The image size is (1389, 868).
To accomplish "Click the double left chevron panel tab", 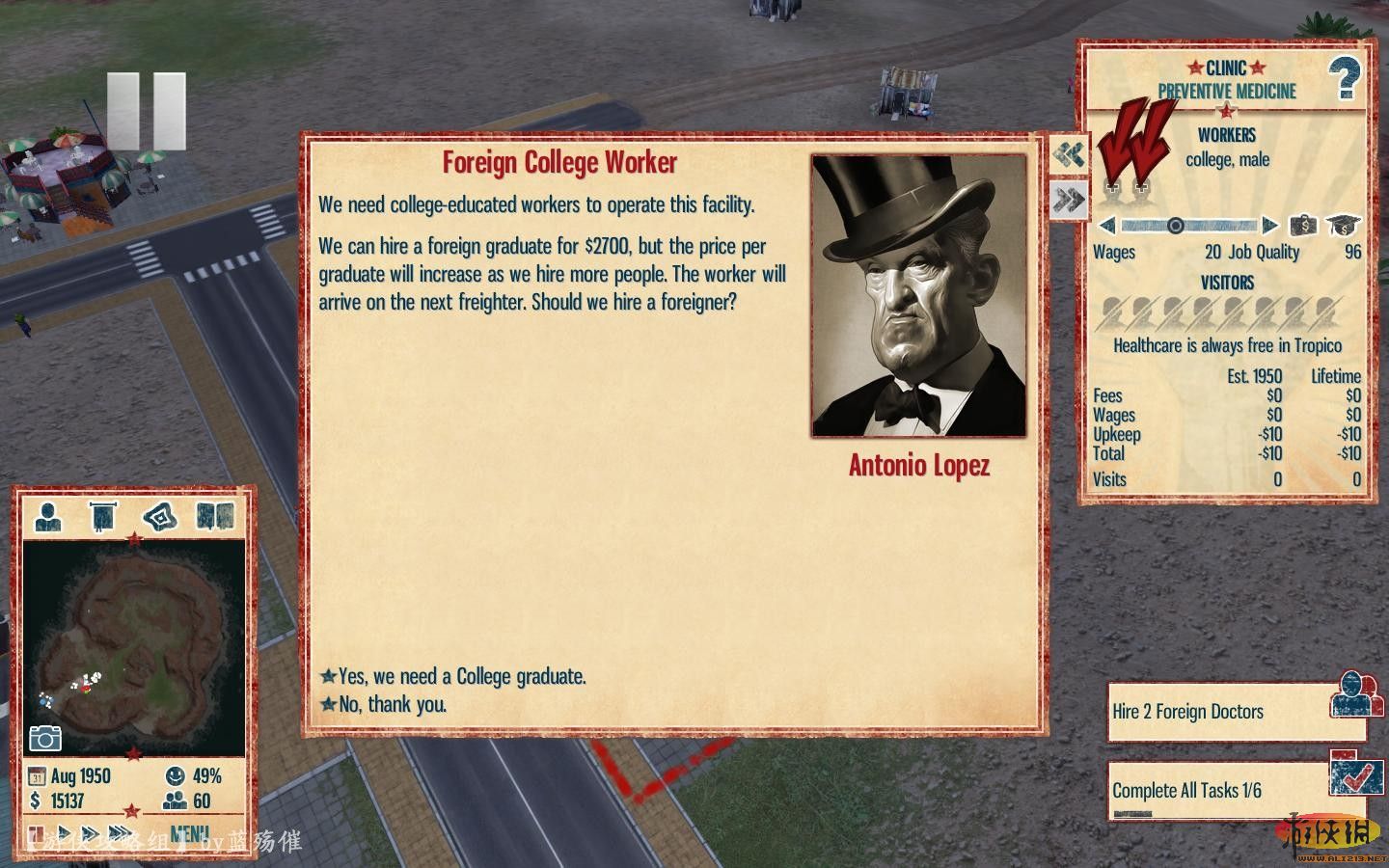I will click(x=1069, y=154).
